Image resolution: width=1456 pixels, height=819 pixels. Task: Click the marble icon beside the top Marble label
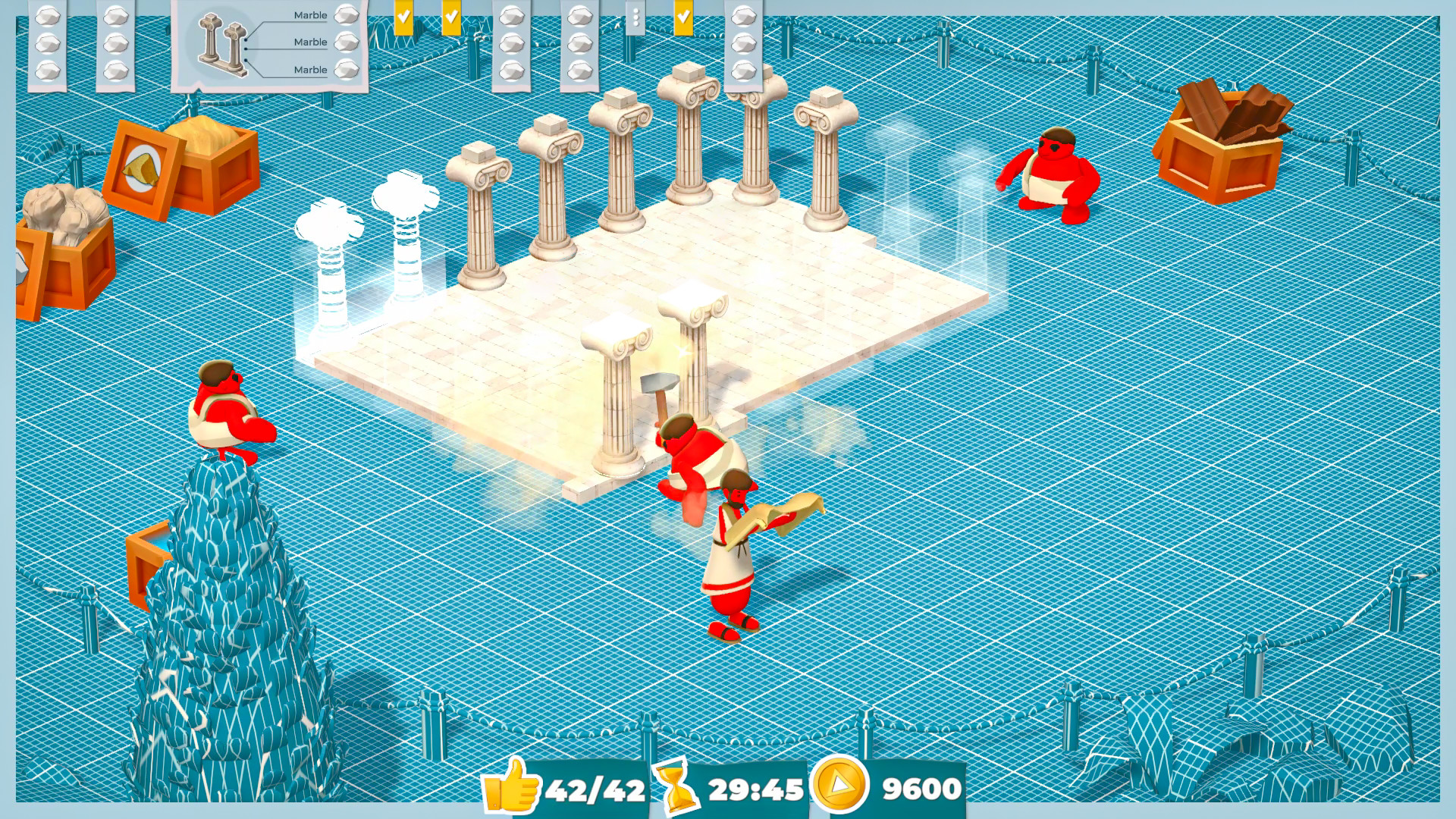click(x=347, y=14)
